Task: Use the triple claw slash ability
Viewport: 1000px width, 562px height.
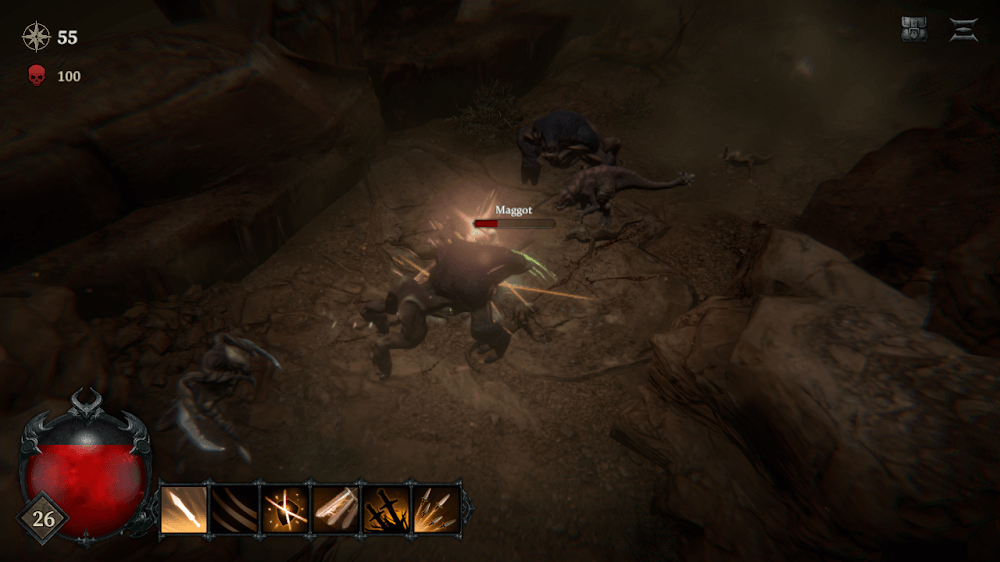Action: coord(235,509)
